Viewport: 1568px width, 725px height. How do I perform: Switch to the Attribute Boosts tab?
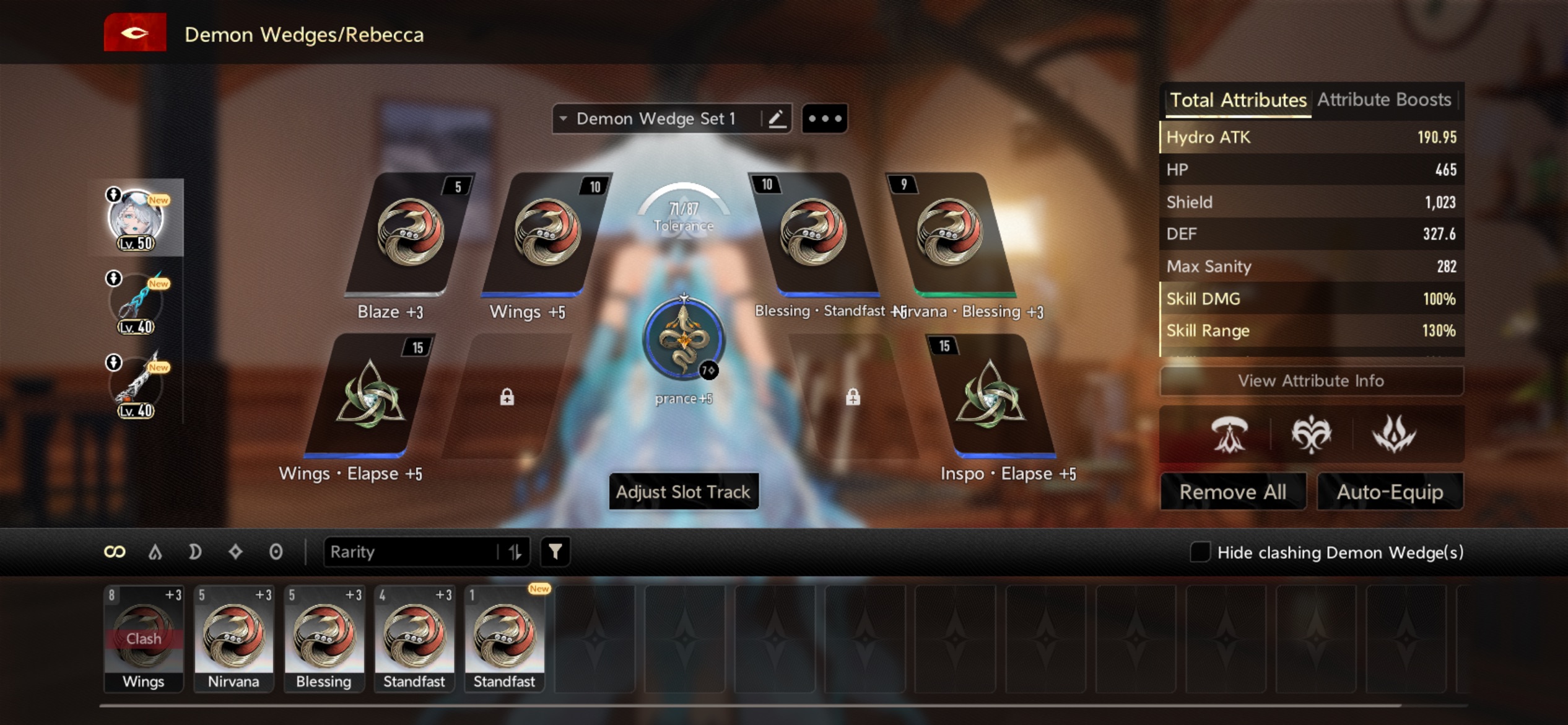pyautogui.click(x=1383, y=100)
